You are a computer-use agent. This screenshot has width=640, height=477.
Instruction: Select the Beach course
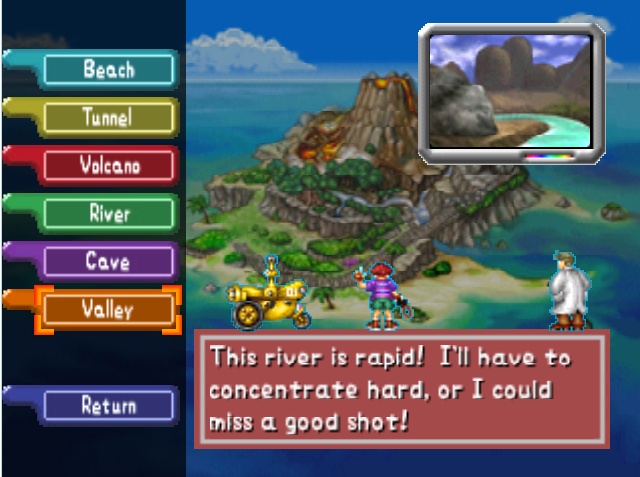pos(108,70)
